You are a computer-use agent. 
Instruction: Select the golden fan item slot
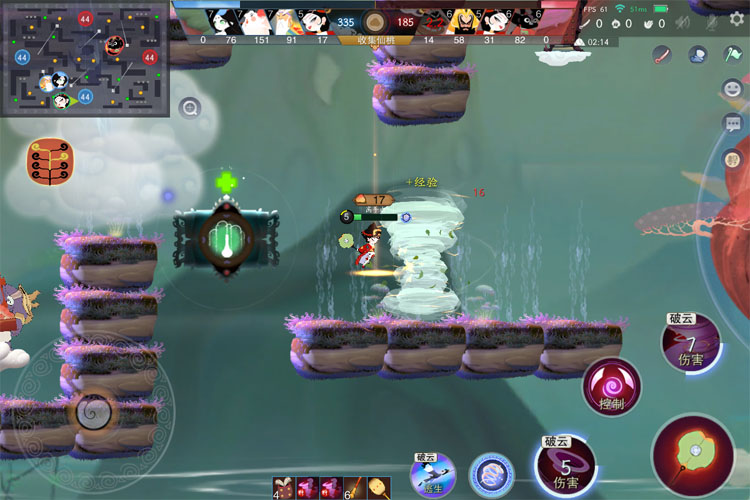(379, 488)
